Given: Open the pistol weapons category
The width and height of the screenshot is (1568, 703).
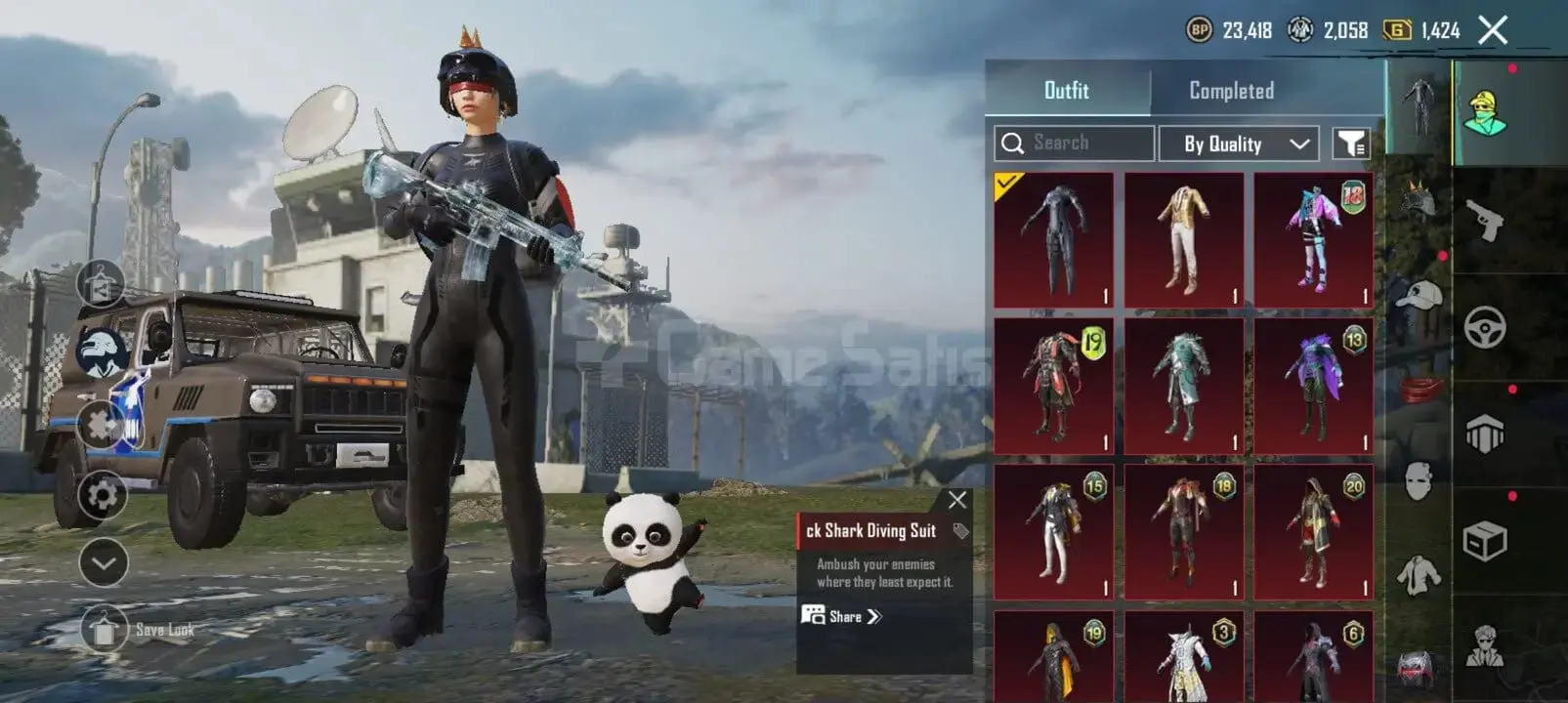Looking at the screenshot, I should pyautogui.click(x=1484, y=221).
